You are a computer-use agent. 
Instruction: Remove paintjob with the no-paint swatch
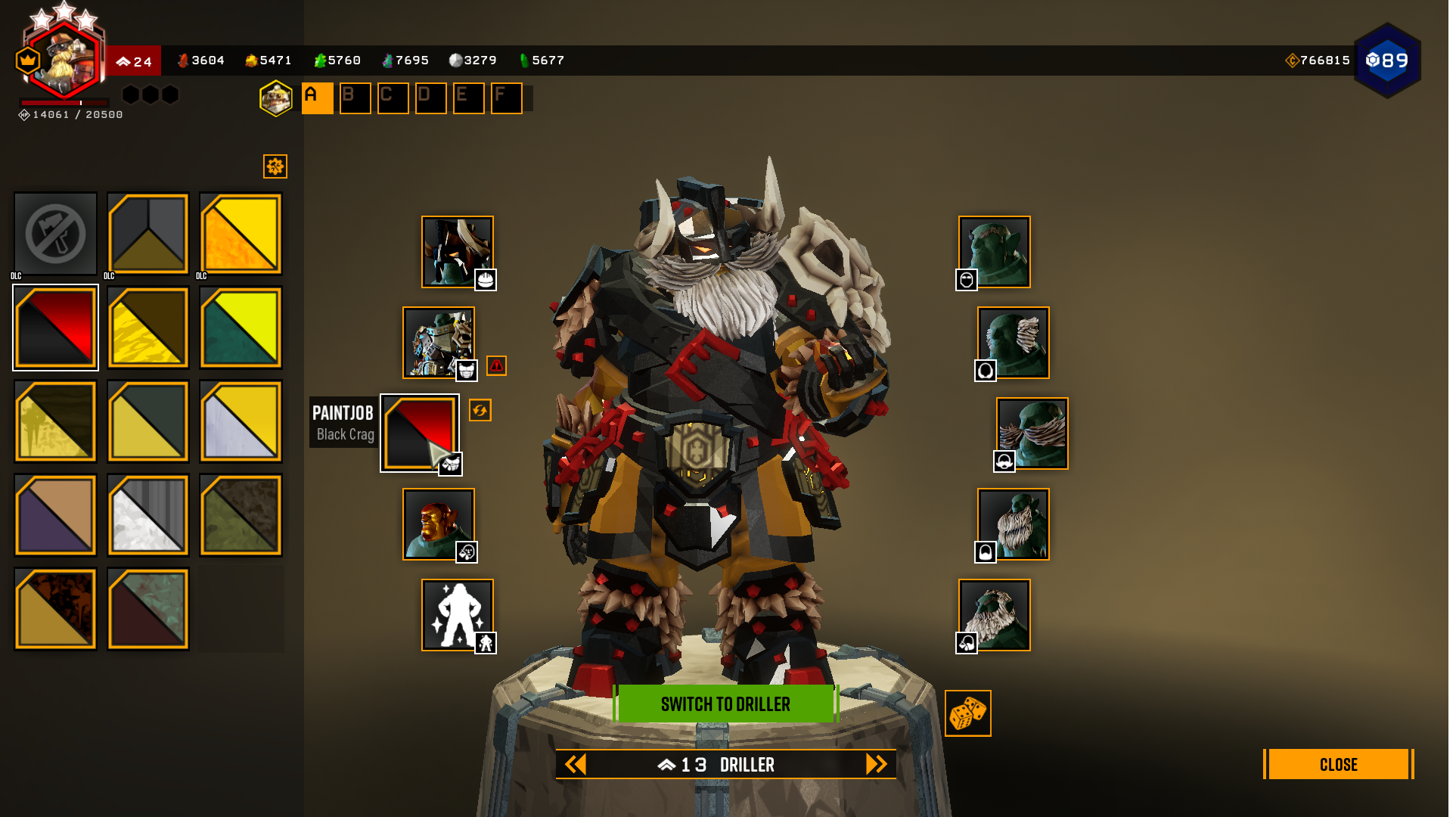point(55,234)
